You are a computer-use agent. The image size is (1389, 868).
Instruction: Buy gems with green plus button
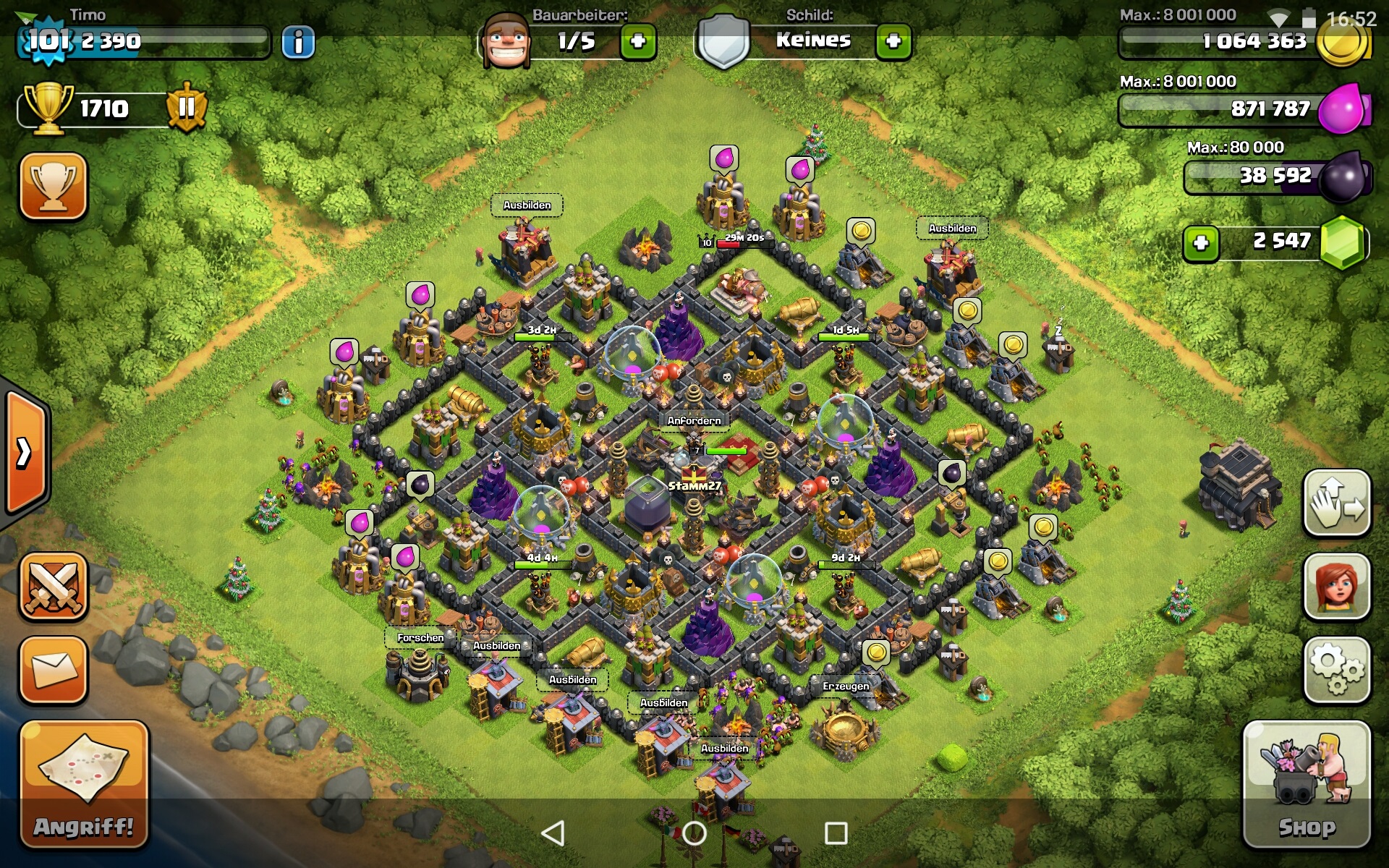(x=1201, y=242)
